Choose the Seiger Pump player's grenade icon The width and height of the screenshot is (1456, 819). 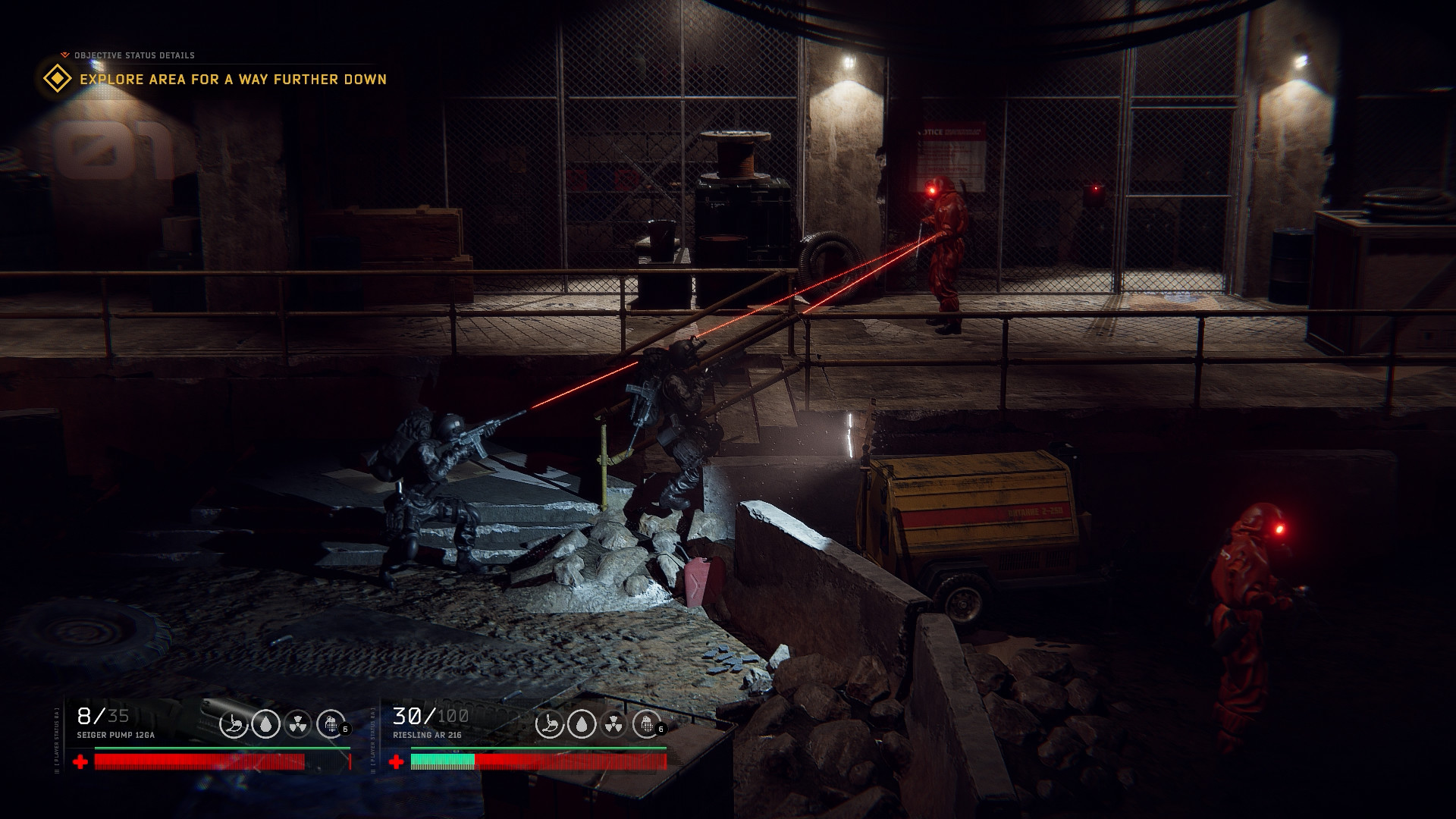click(331, 724)
